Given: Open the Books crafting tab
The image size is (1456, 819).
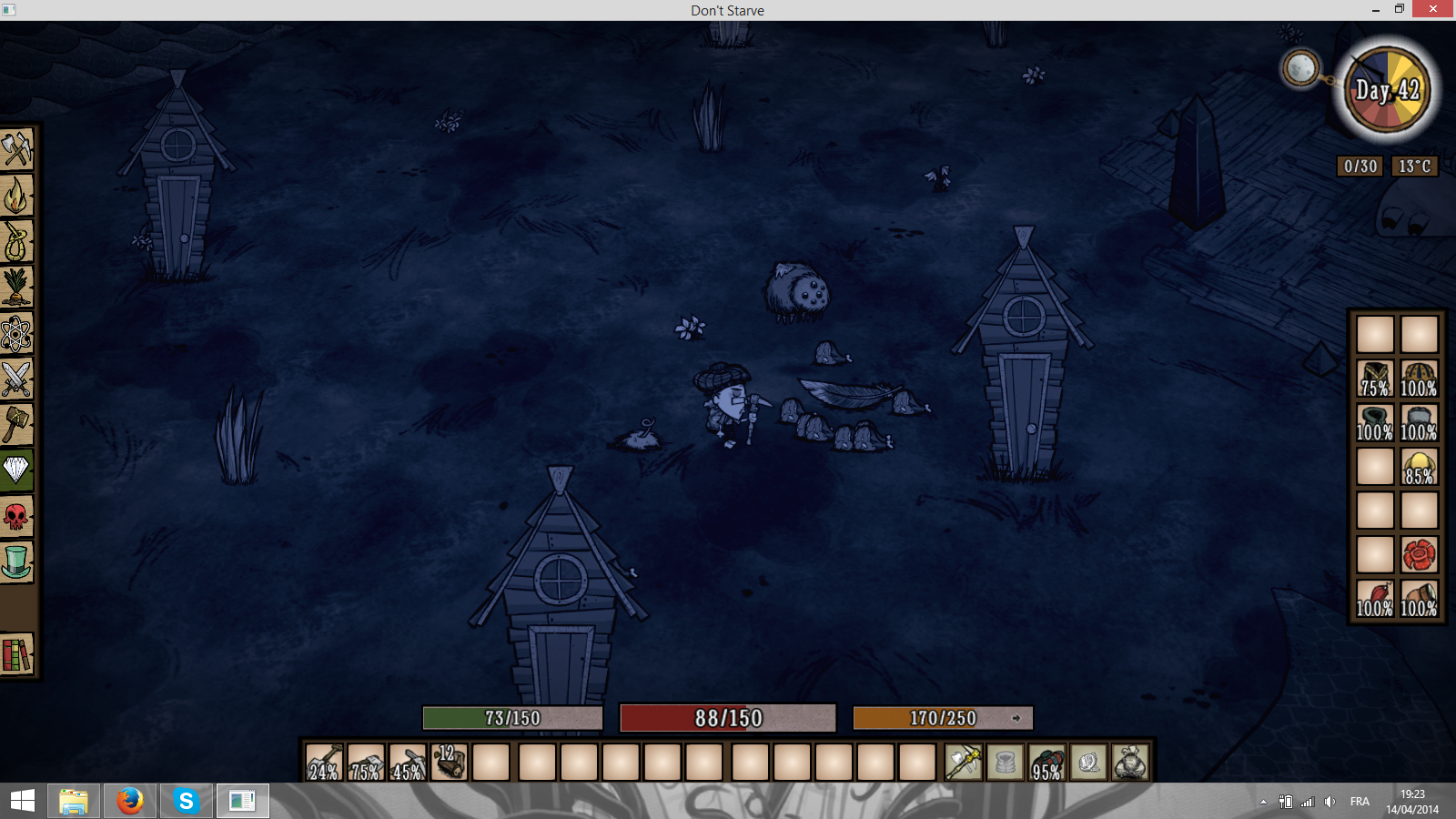Looking at the screenshot, I should click(x=16, y=654).
